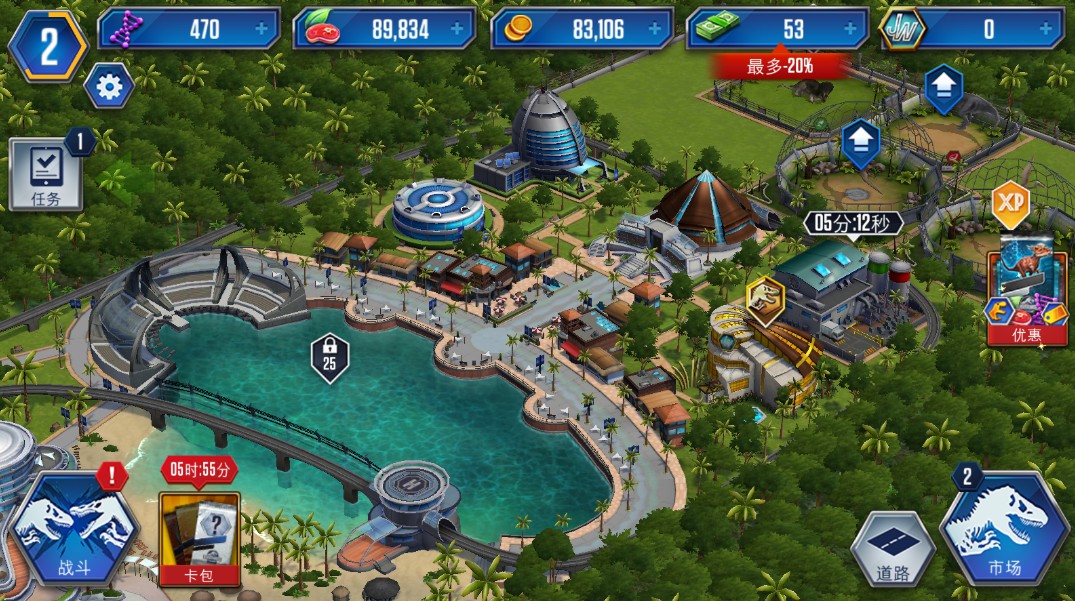The height and width of the screenshot is (601, 1075).
Task: Collect the orange XP badge
Action: tap(1010, 203)
